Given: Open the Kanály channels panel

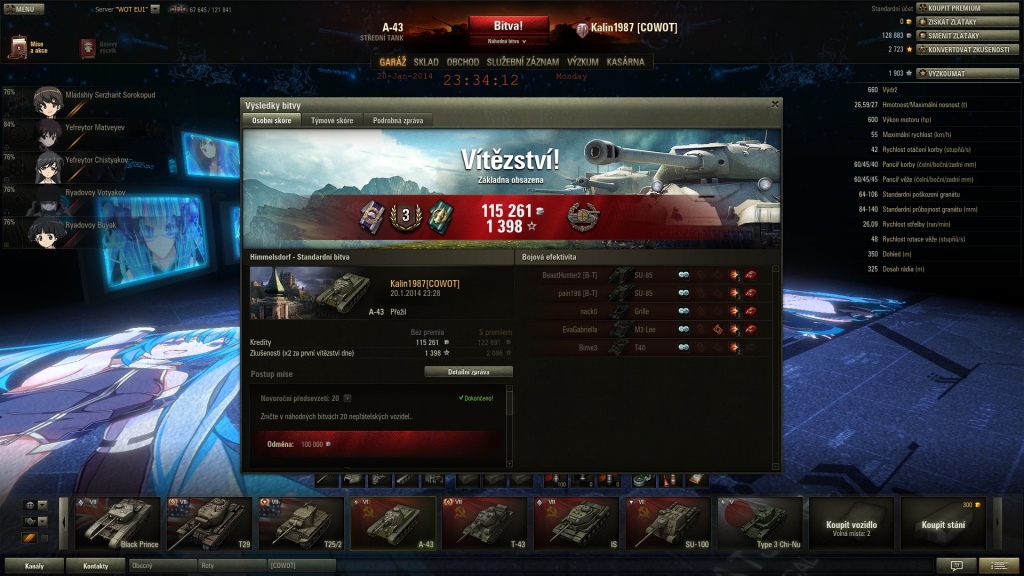Looking at the screenshot, I should [34, 566].
